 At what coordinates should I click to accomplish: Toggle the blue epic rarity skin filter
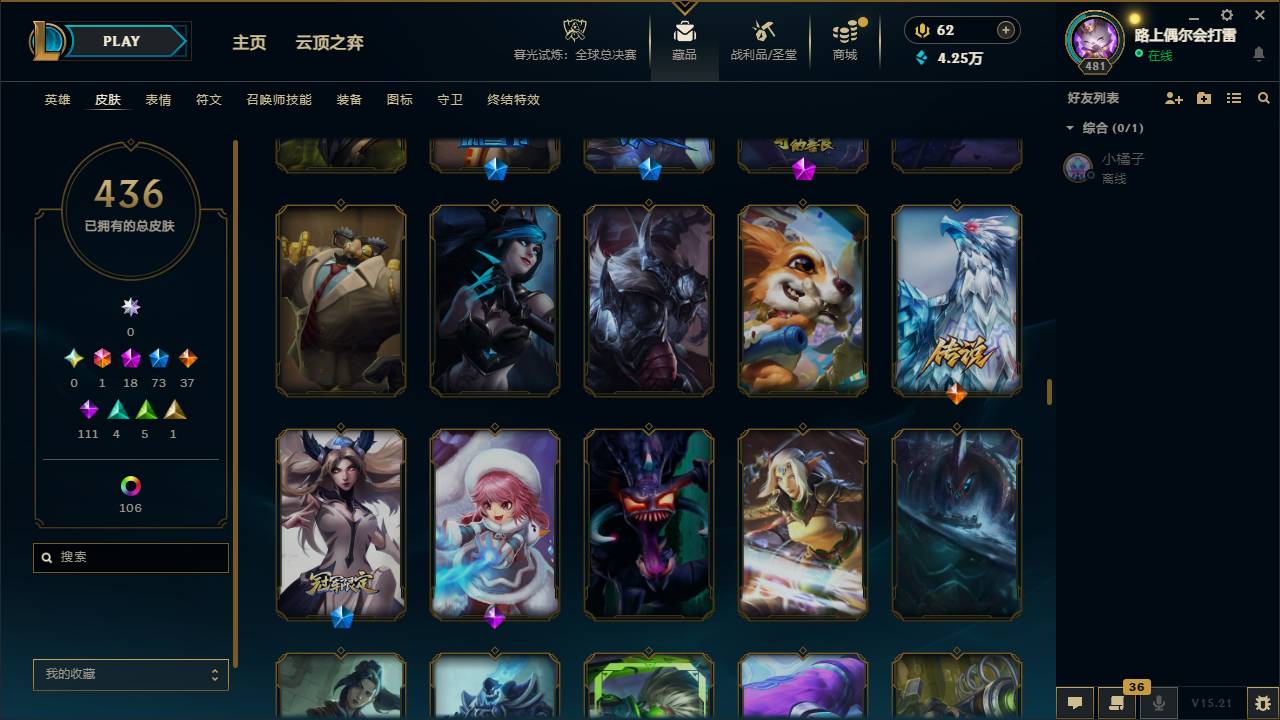(x=158, y=357)
